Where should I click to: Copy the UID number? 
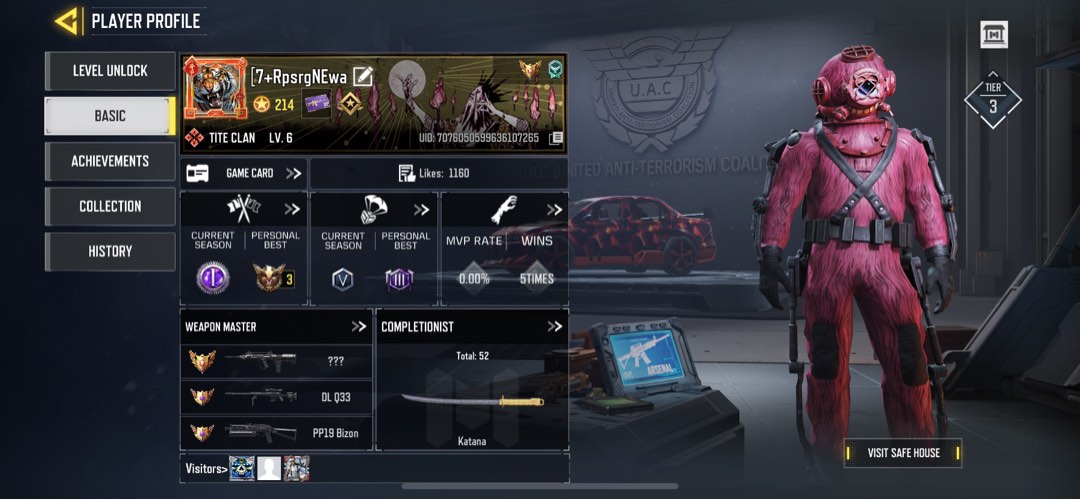coord(556,138)
